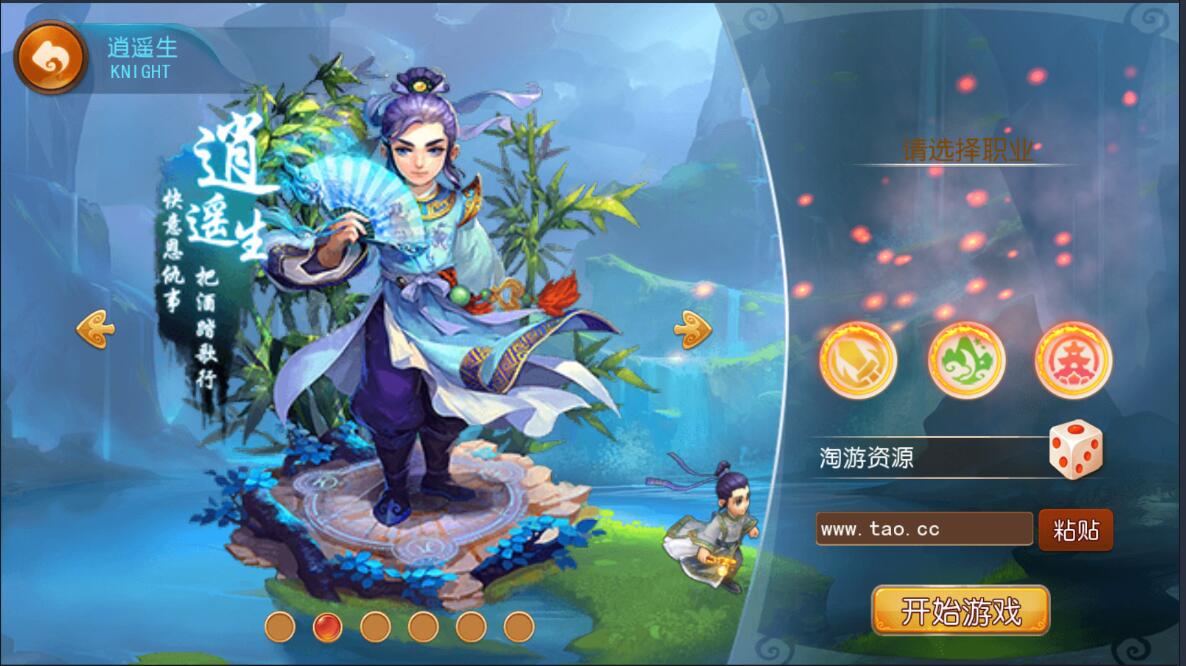Choose the golden sword class icon
1186x666 pixels.
point(858,360)
